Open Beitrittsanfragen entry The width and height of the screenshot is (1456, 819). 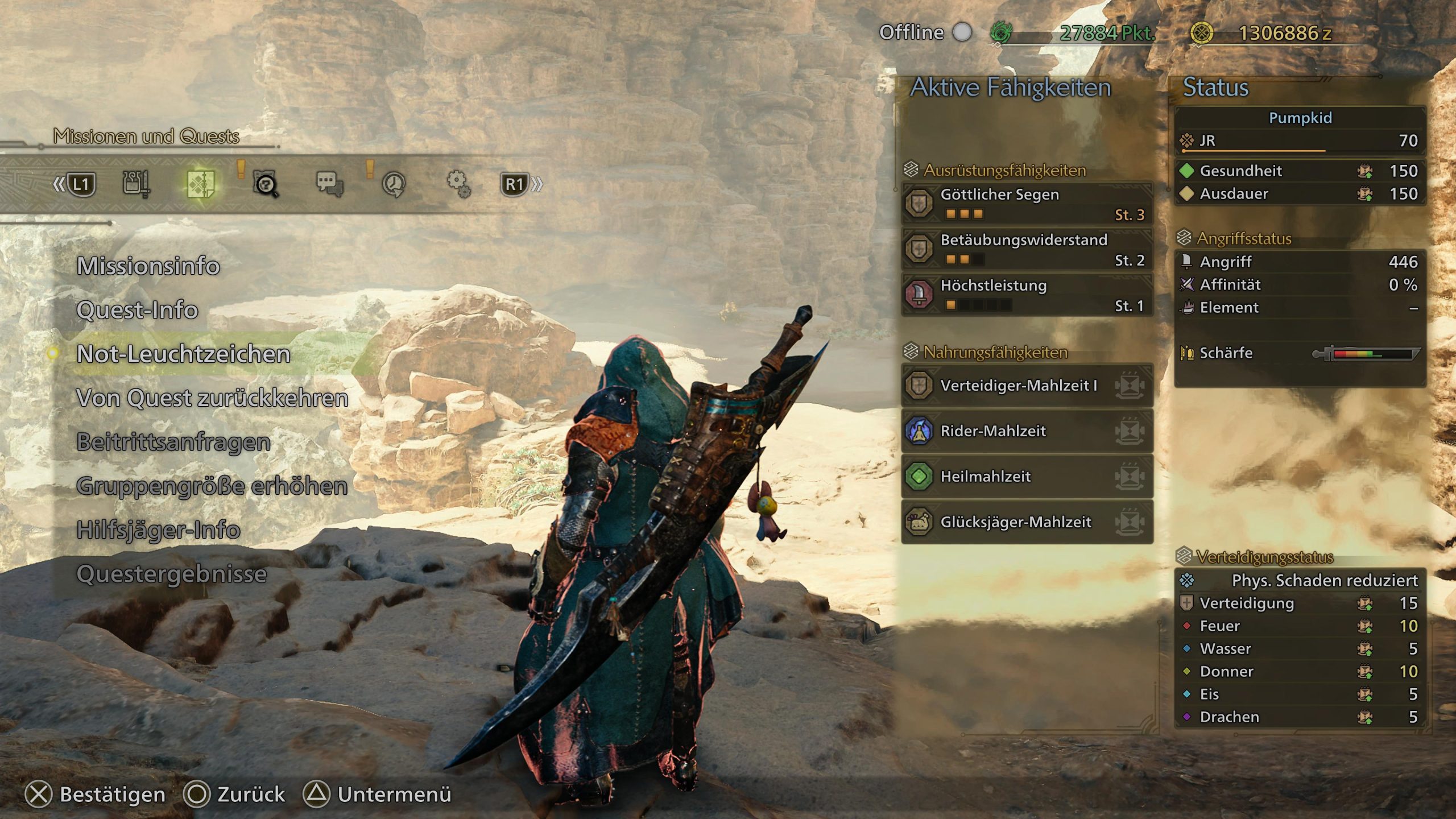pyautogui.click(x=173, y=442)
